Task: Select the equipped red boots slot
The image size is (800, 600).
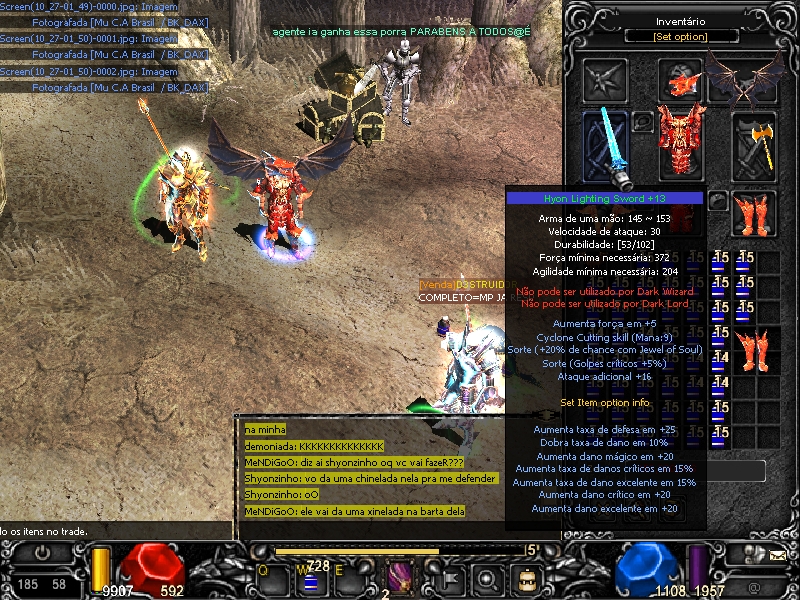Action: pos(755,213)
